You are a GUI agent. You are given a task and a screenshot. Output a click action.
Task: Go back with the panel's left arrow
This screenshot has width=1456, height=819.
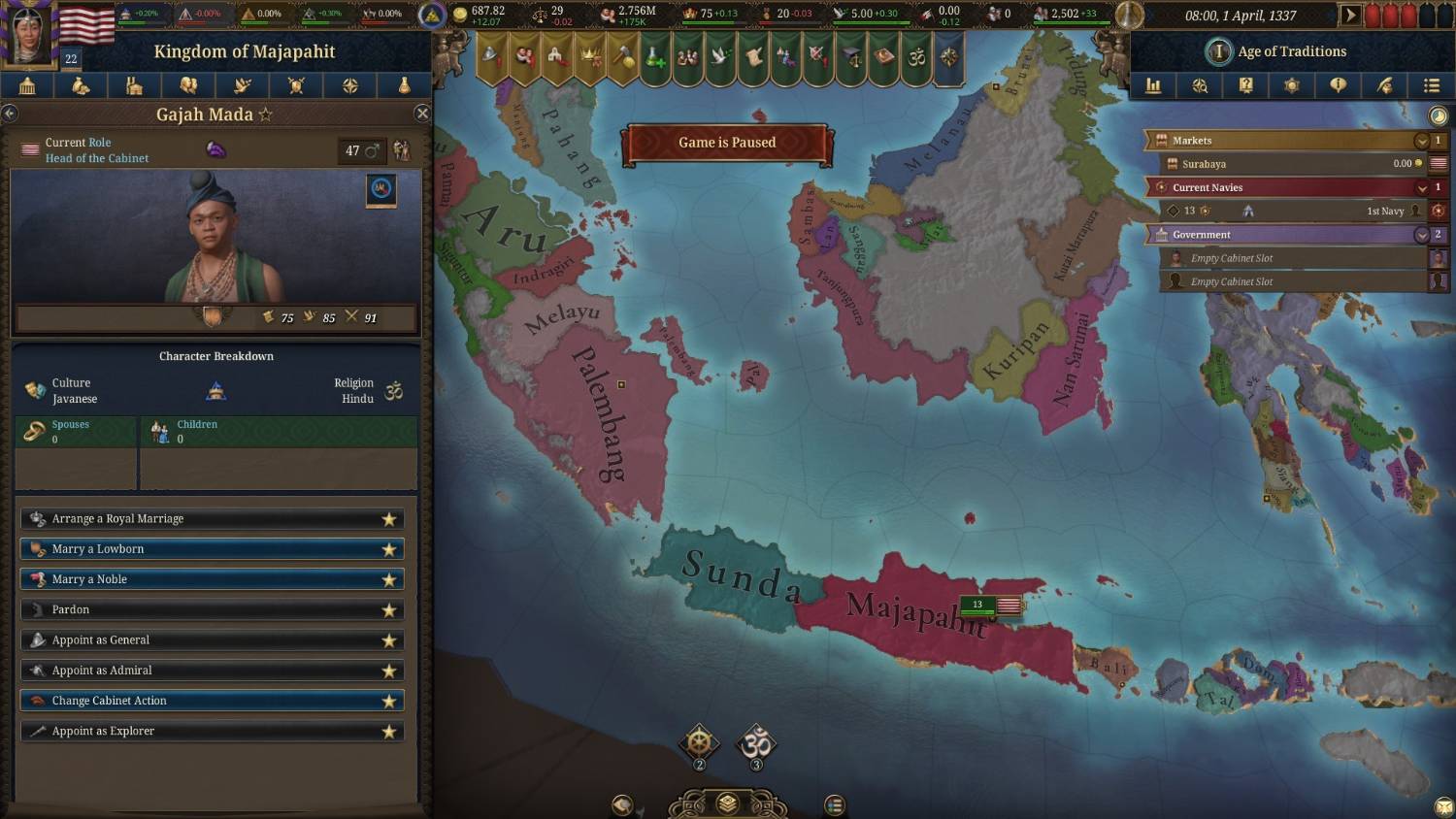10,114
